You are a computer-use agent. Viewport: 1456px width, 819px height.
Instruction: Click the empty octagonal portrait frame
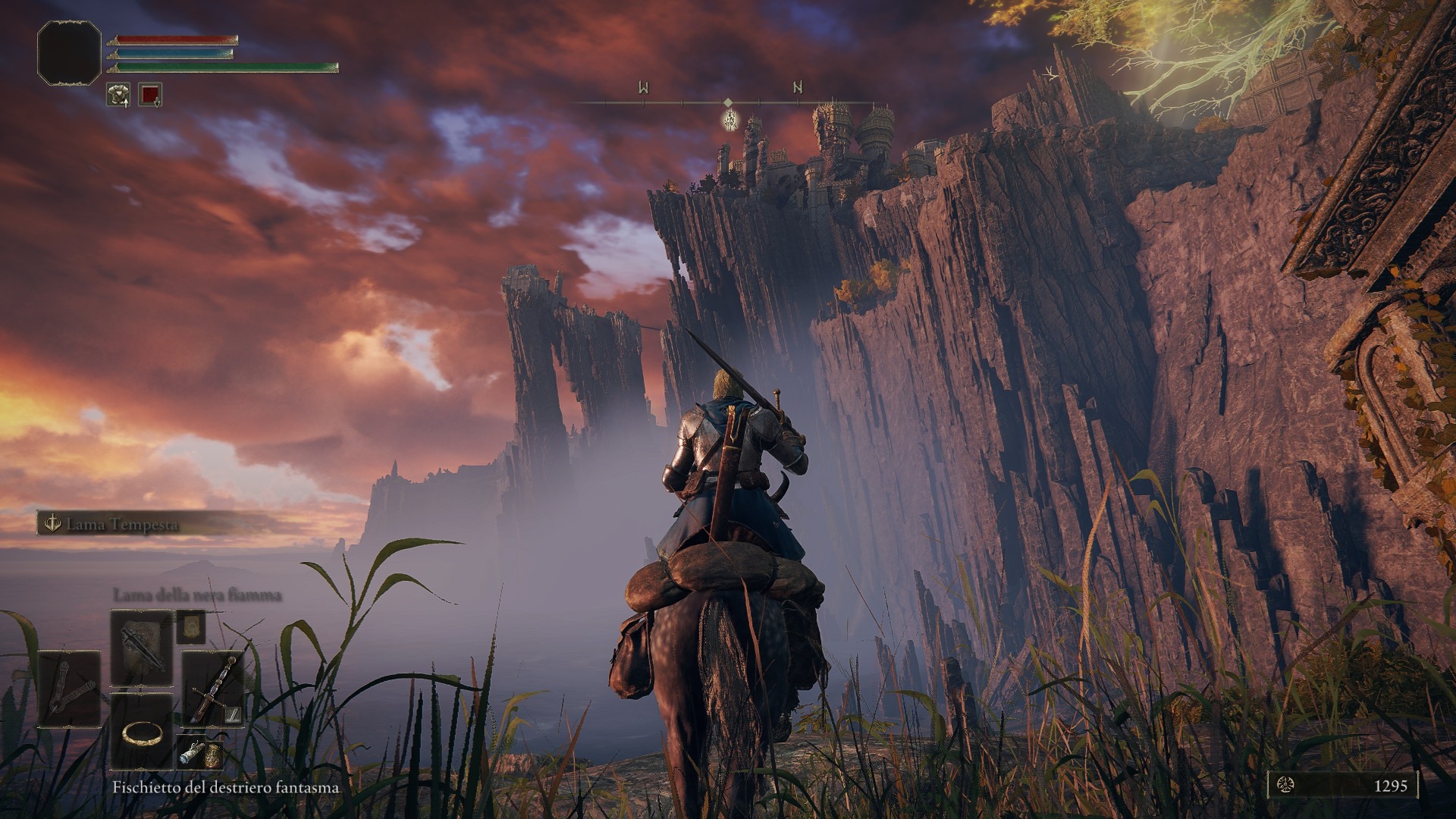69,52
